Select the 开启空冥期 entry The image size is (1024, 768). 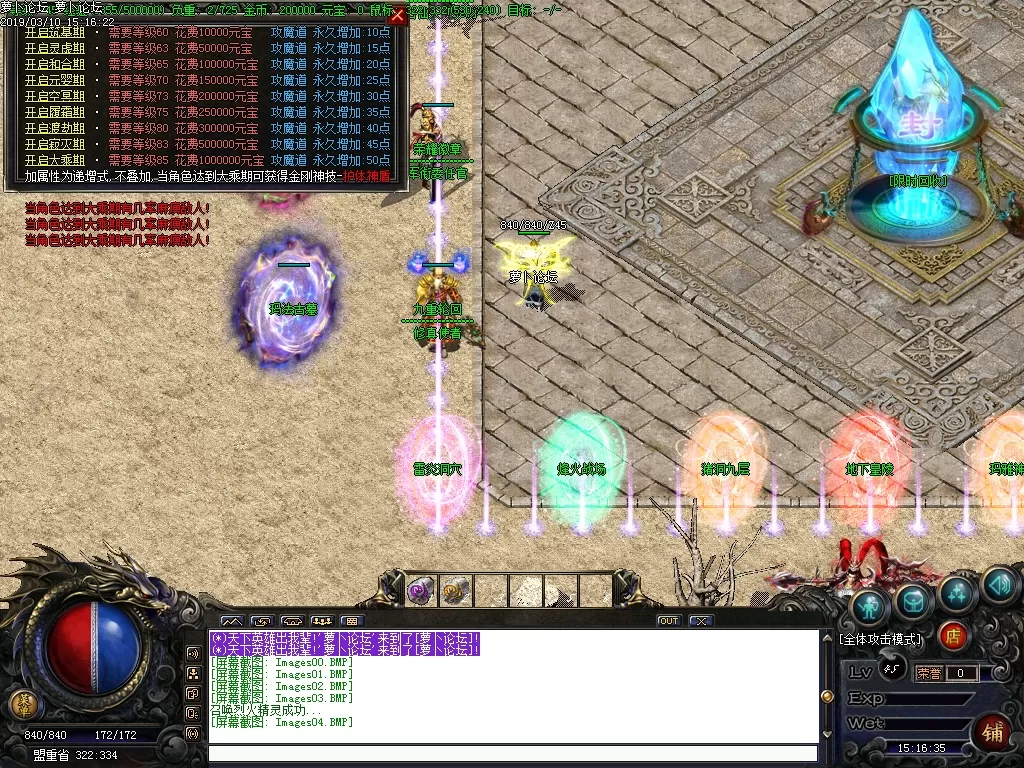coord(57,96)
